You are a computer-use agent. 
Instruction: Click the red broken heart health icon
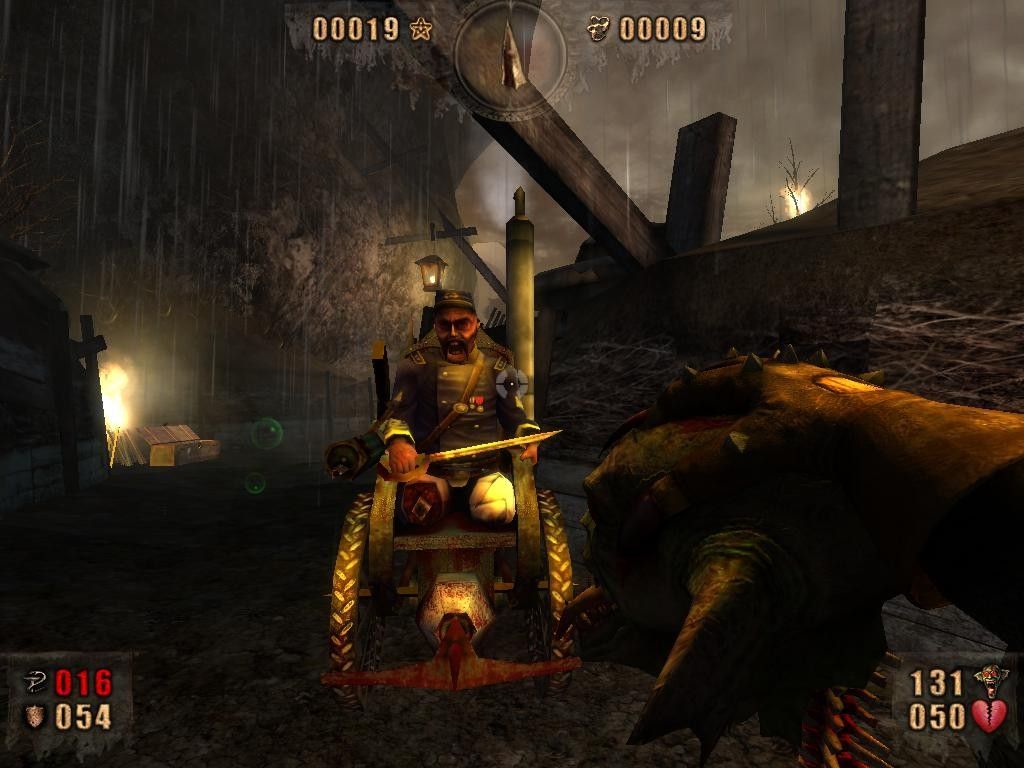pos(988,716)
